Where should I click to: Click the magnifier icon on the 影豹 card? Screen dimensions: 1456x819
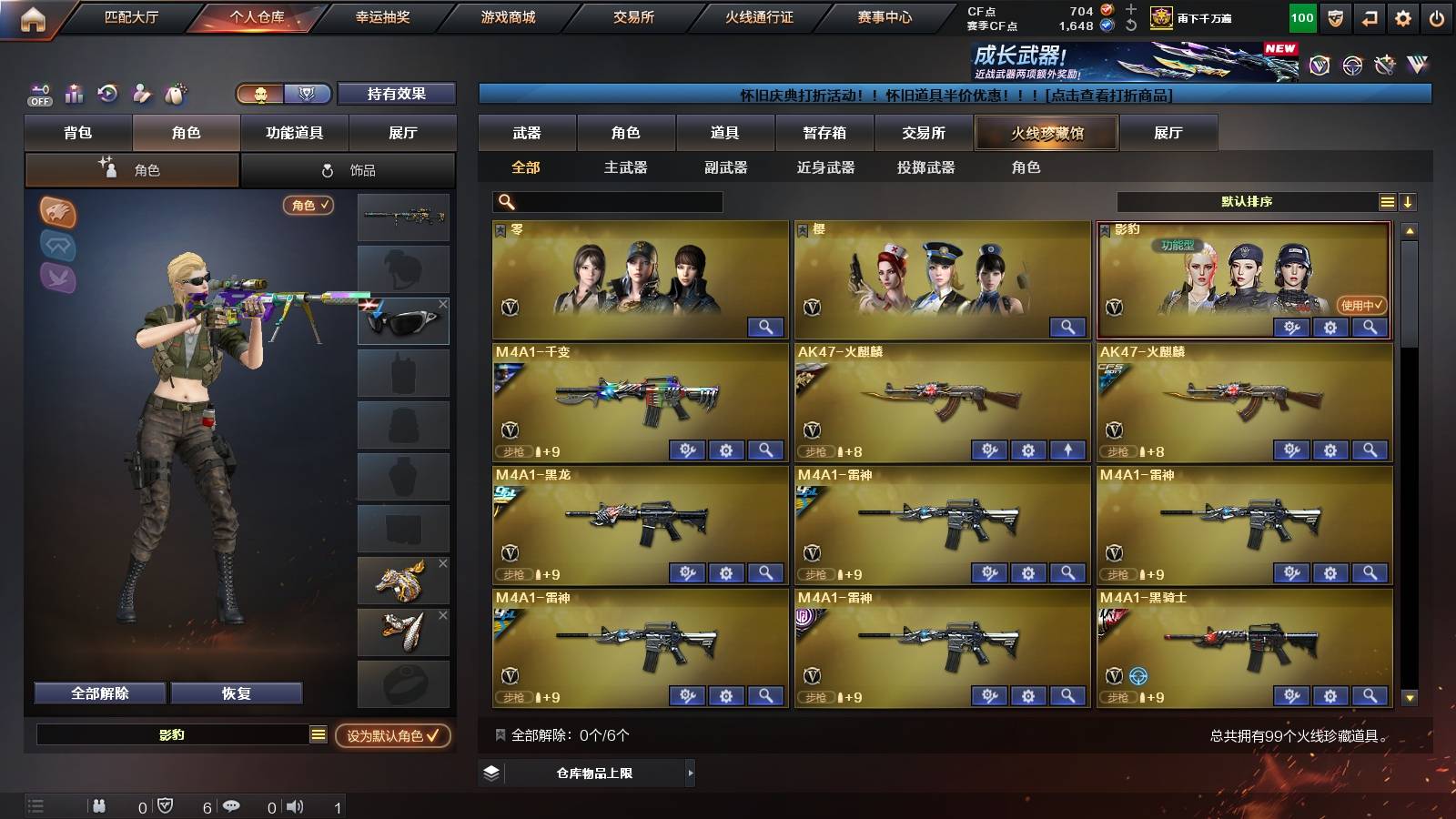click(1370, 327)
